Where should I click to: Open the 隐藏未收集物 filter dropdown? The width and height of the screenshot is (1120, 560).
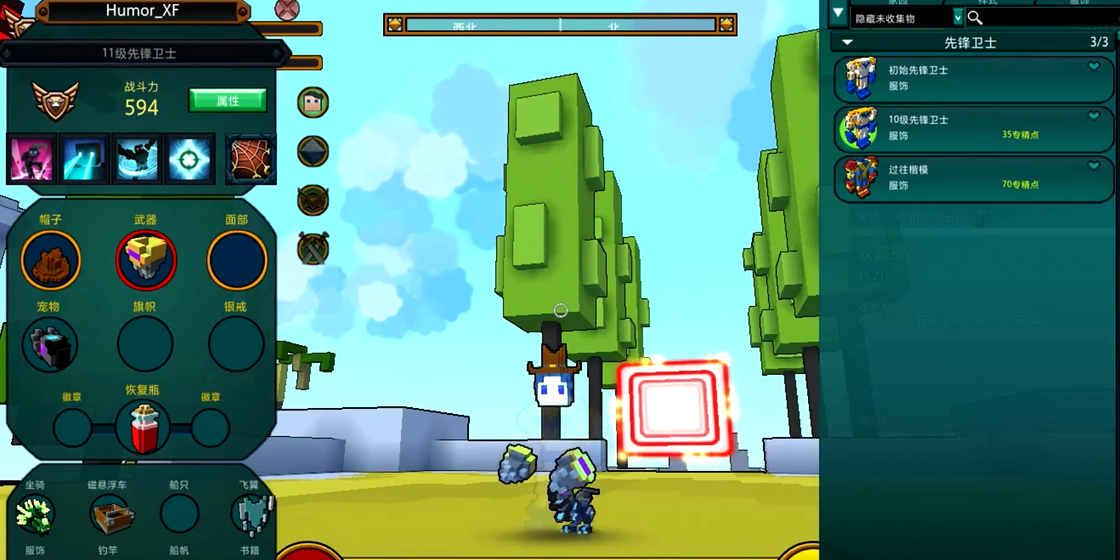[958, 17]
